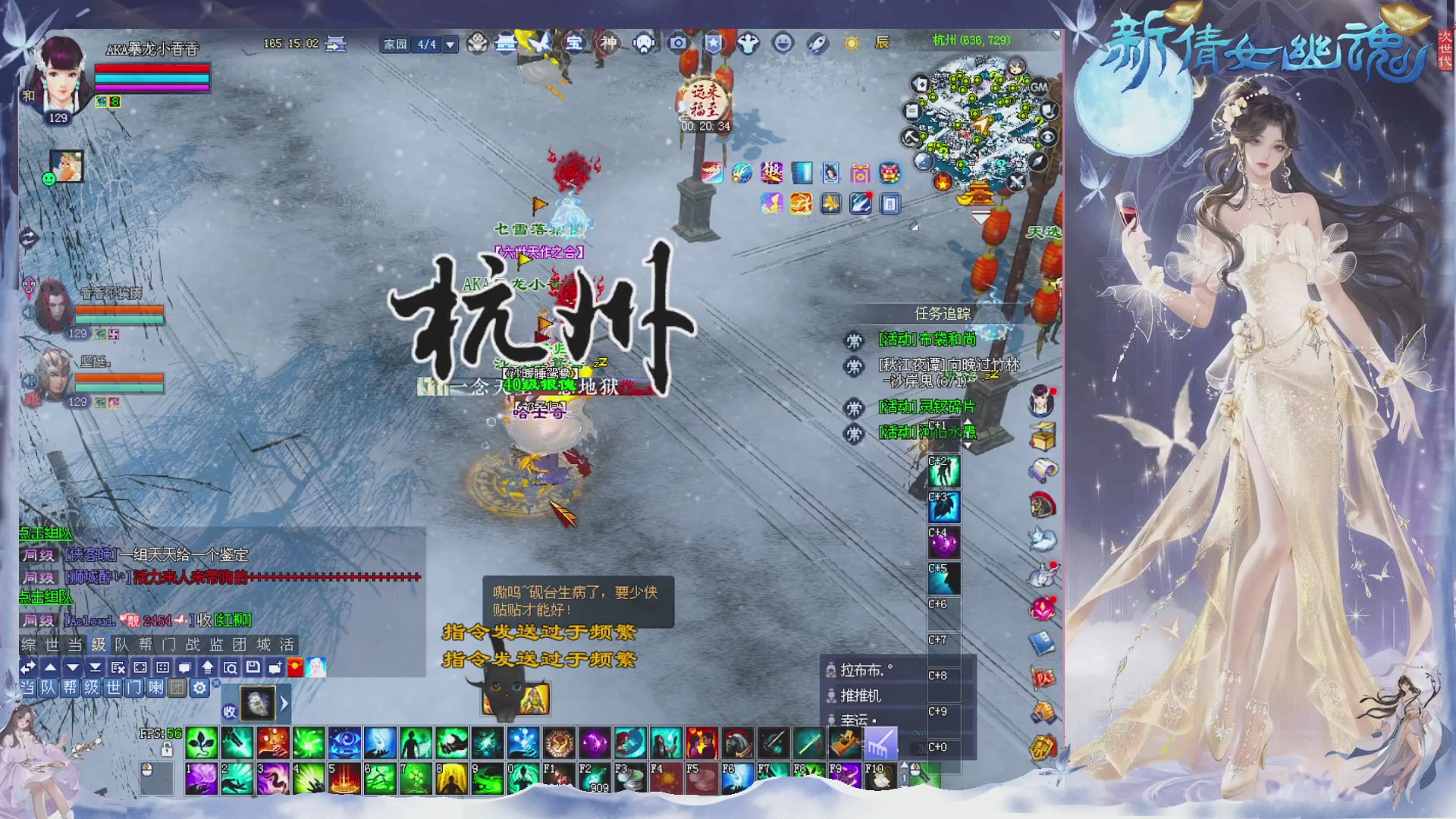Viewport: 1456px width, 819px height.
Task: Toggle the grayed 团 channel filter button
Action: pyautogui.click(x=177, y=689)
